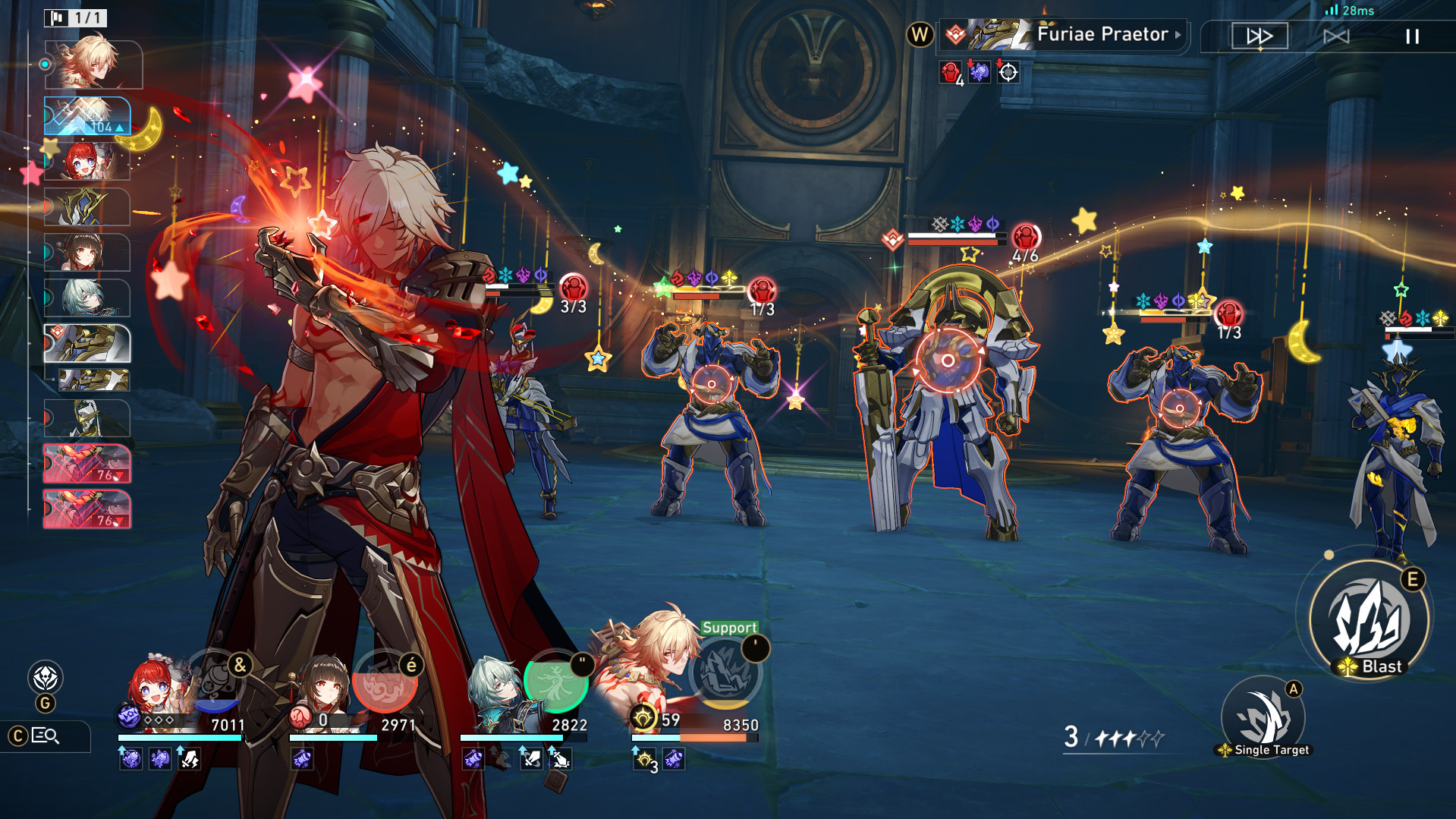
Task: Open the battle details magnifier view
Action: (46, 736)
